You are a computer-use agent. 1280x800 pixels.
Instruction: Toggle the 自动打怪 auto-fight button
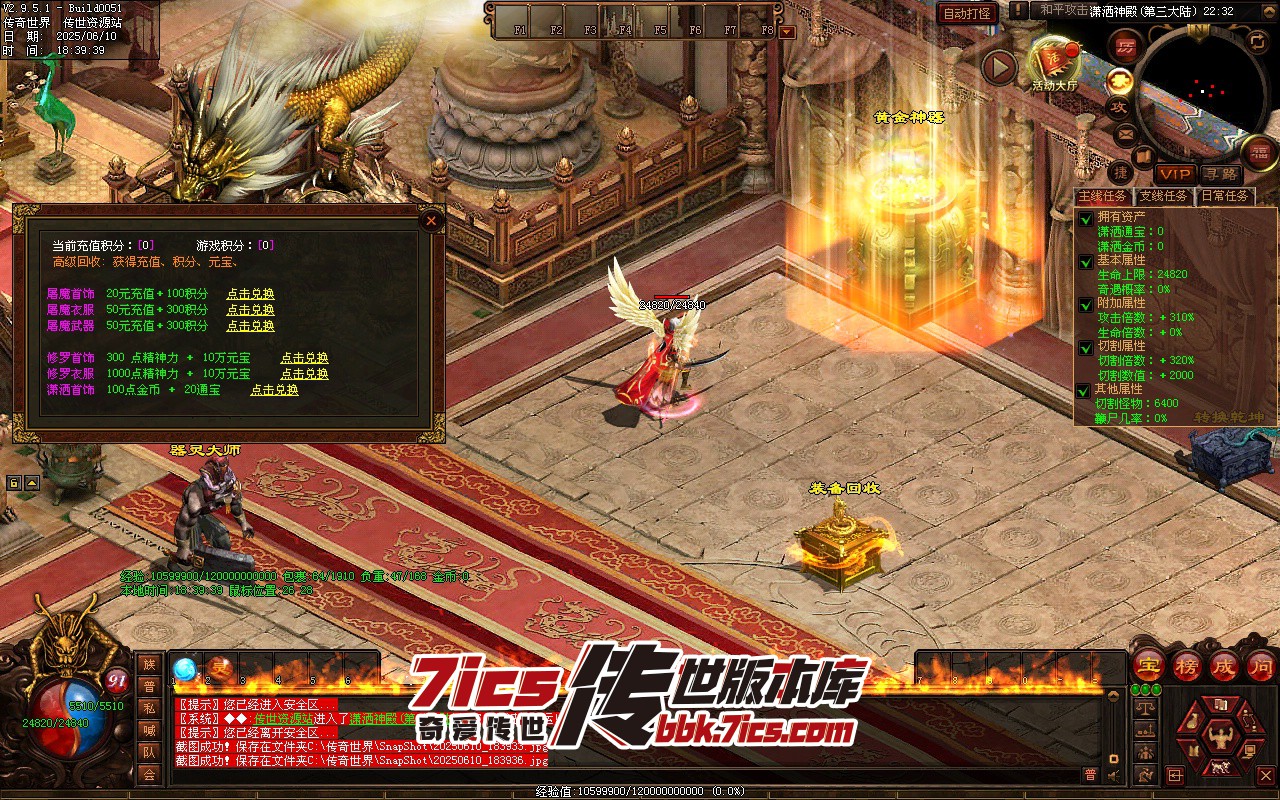967,13
